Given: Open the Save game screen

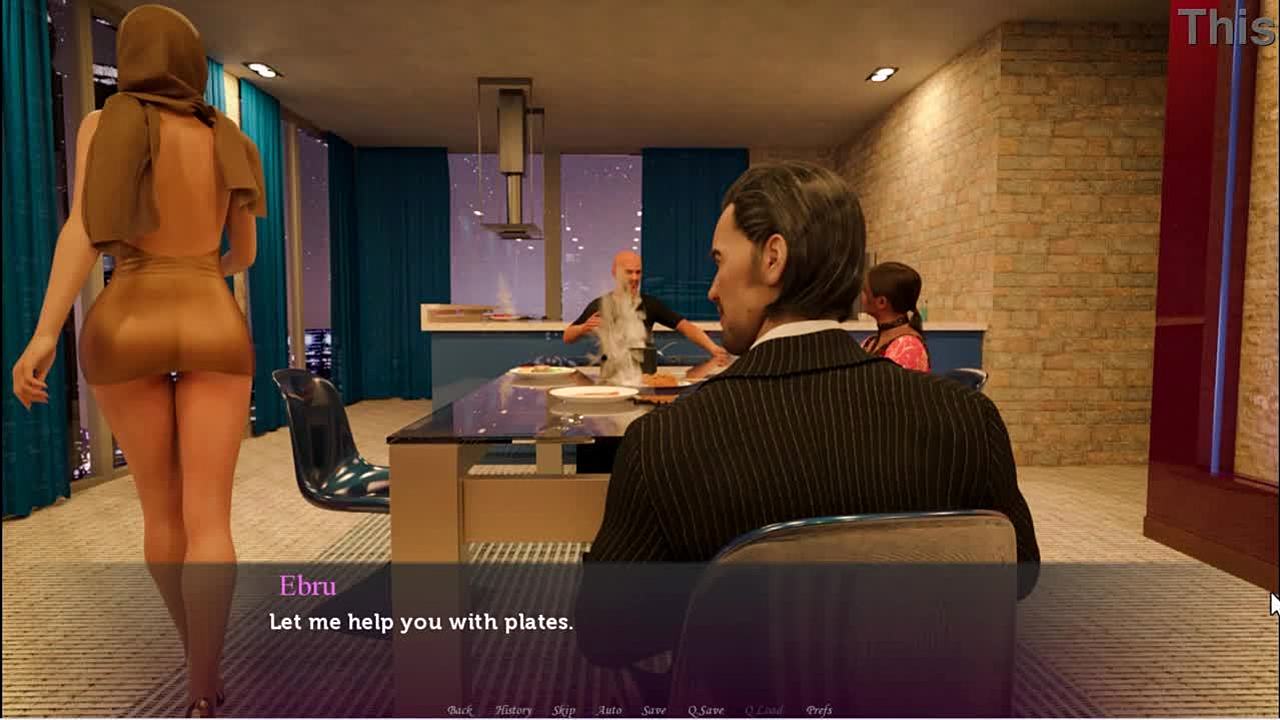Looking at the screenshot, I should pyautogui.click(x=654, y=710).
